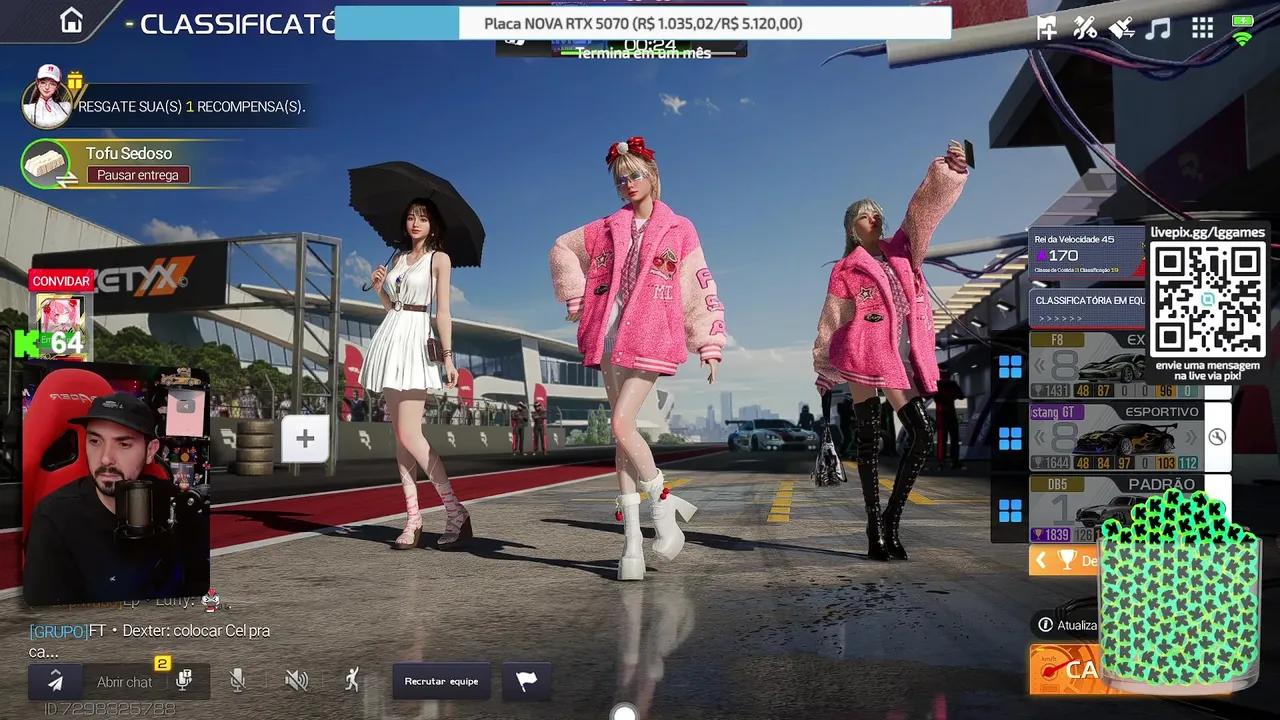Disable voice with the muted mic icon
Screen dimensions: 1280x720
pos(237,680)
